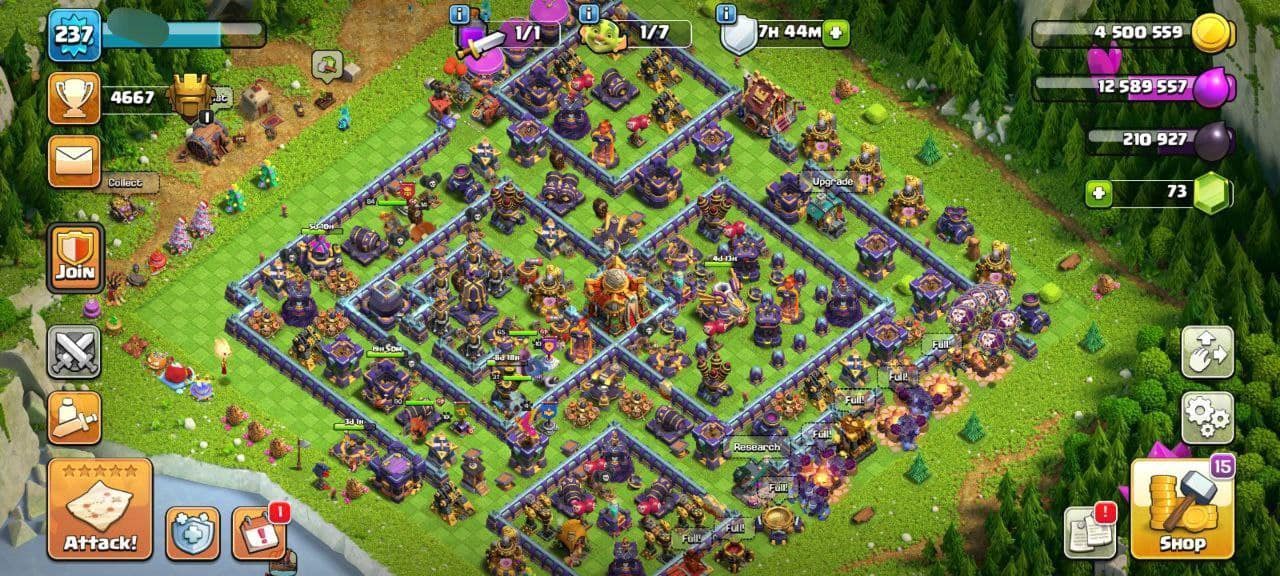This screenshot has width=1280, height=576.
Task: Show info for the 7h 44m shield
Action: point(726,14)
